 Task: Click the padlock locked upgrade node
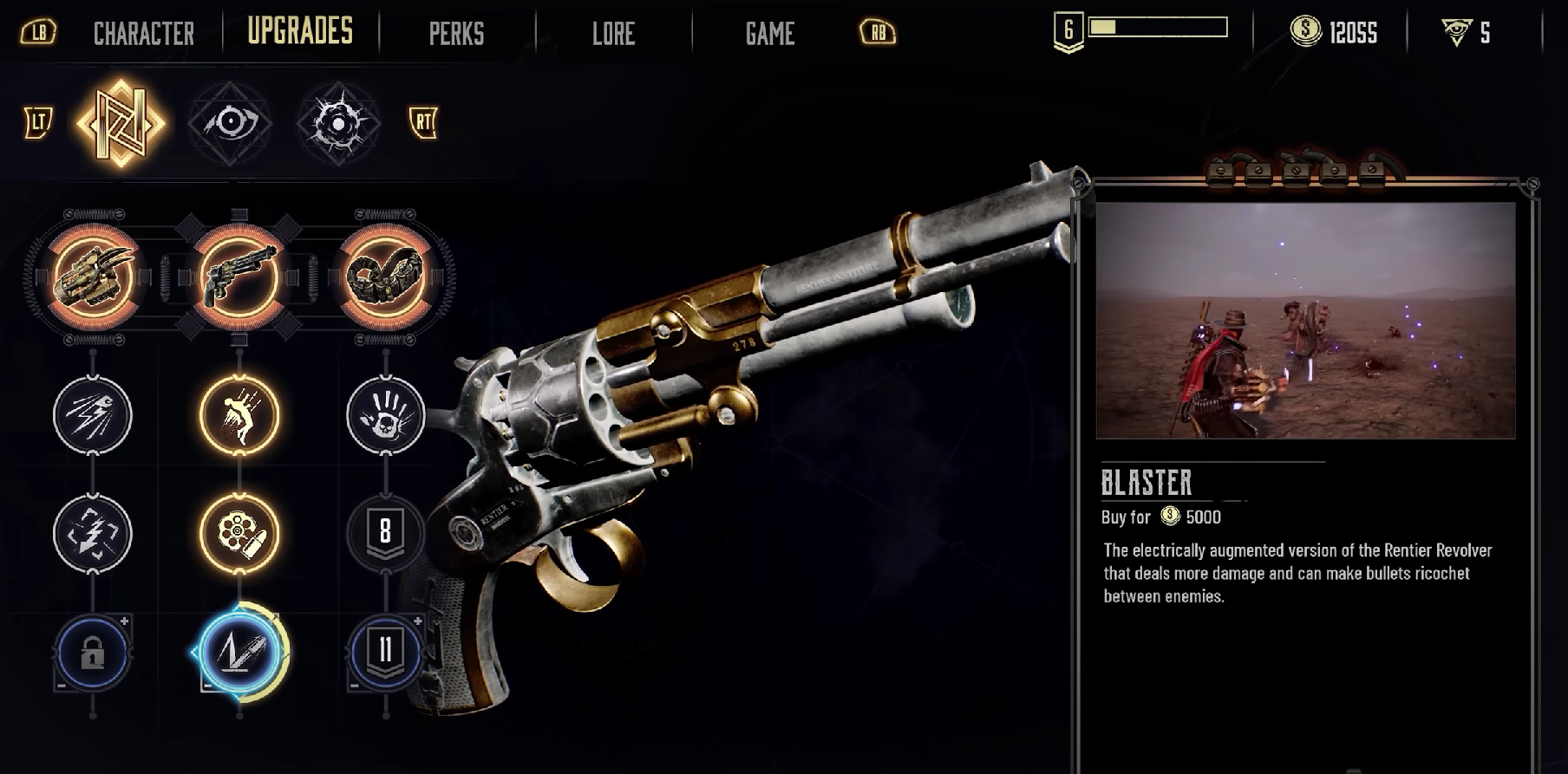tap(93, 653)
